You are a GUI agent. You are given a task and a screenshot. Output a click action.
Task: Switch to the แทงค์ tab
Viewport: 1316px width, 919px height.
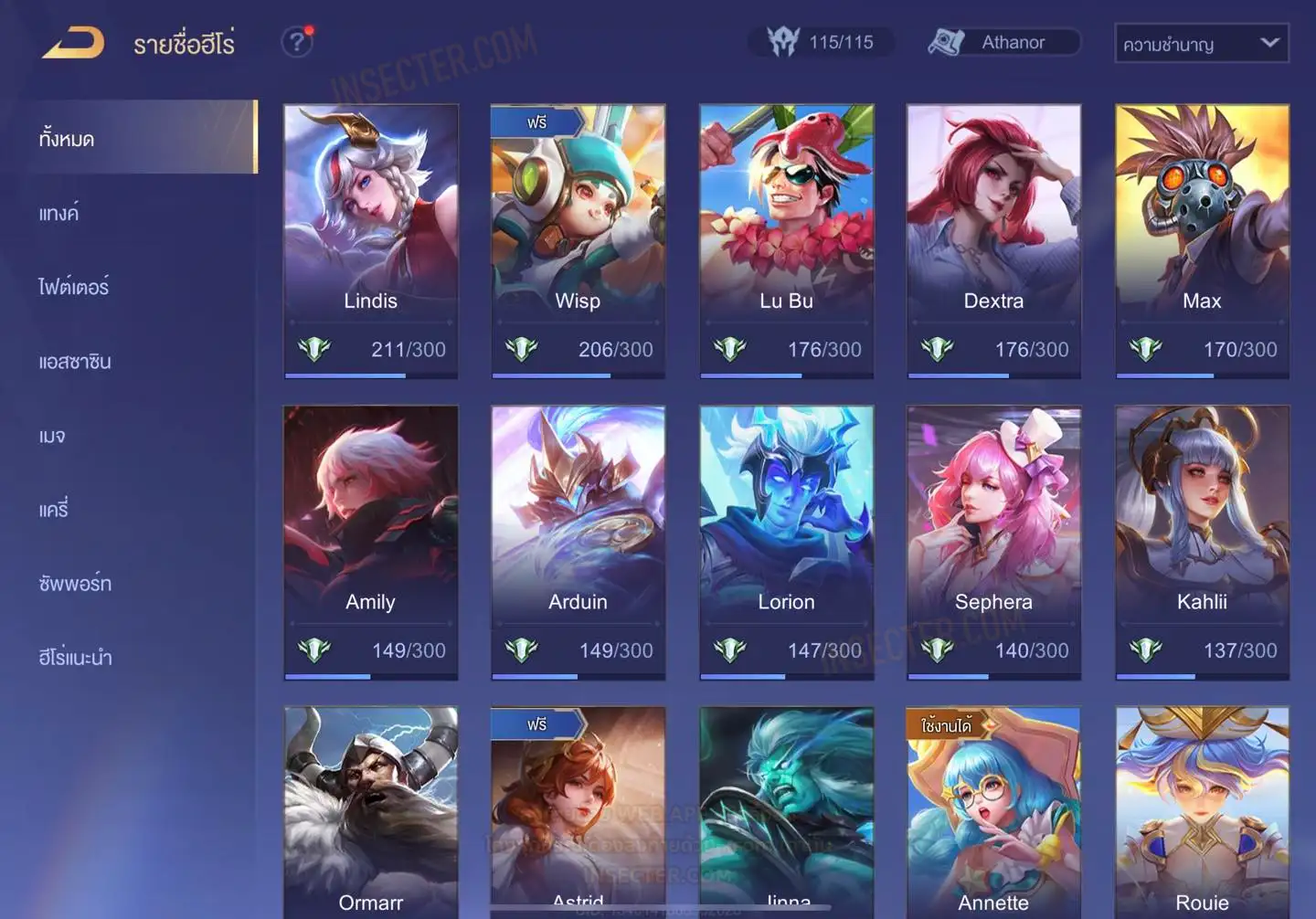point(59,214)
